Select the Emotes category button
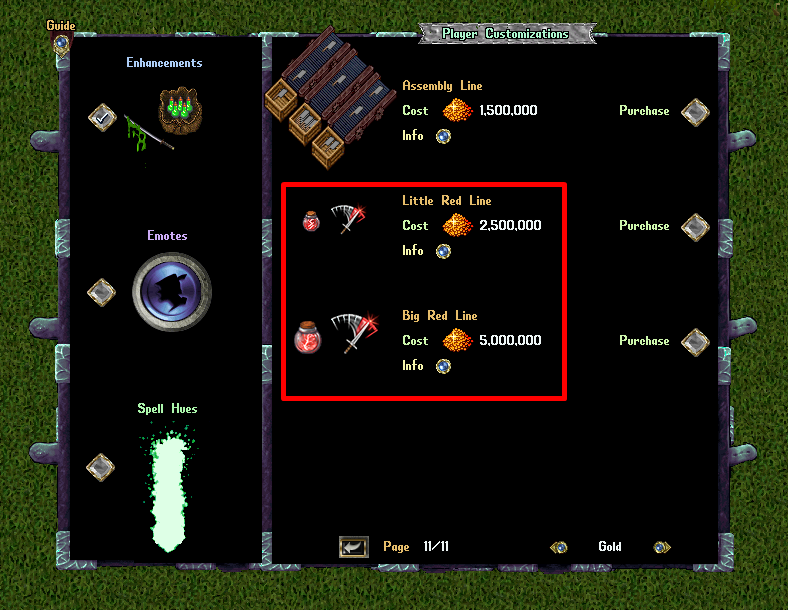 tap(101, 292)
